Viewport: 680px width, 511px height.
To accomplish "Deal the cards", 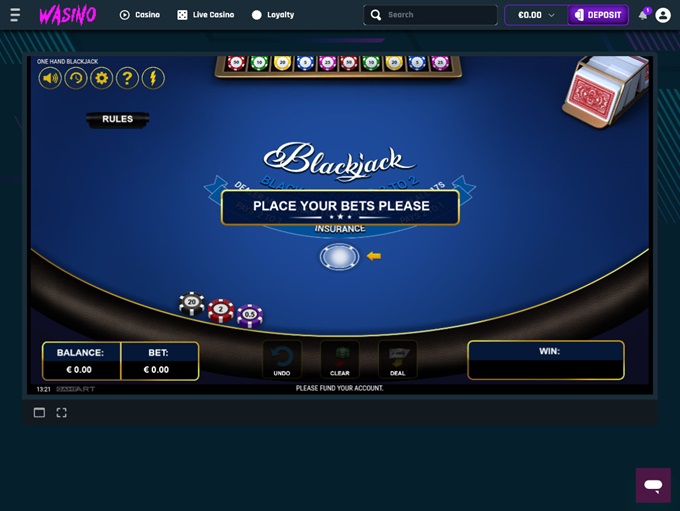I will tap(398, 360).
